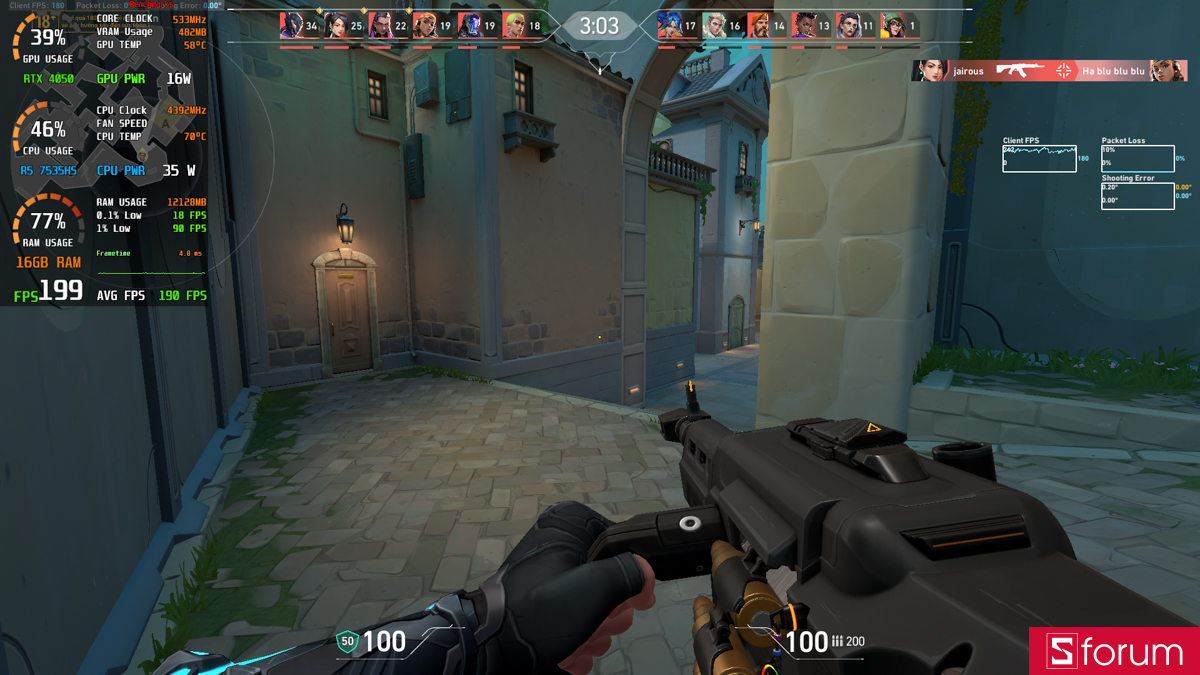This screenshot has height=675, width=1200.
Task: Click the Client FPS graph panel
Action: point(1040,159)
